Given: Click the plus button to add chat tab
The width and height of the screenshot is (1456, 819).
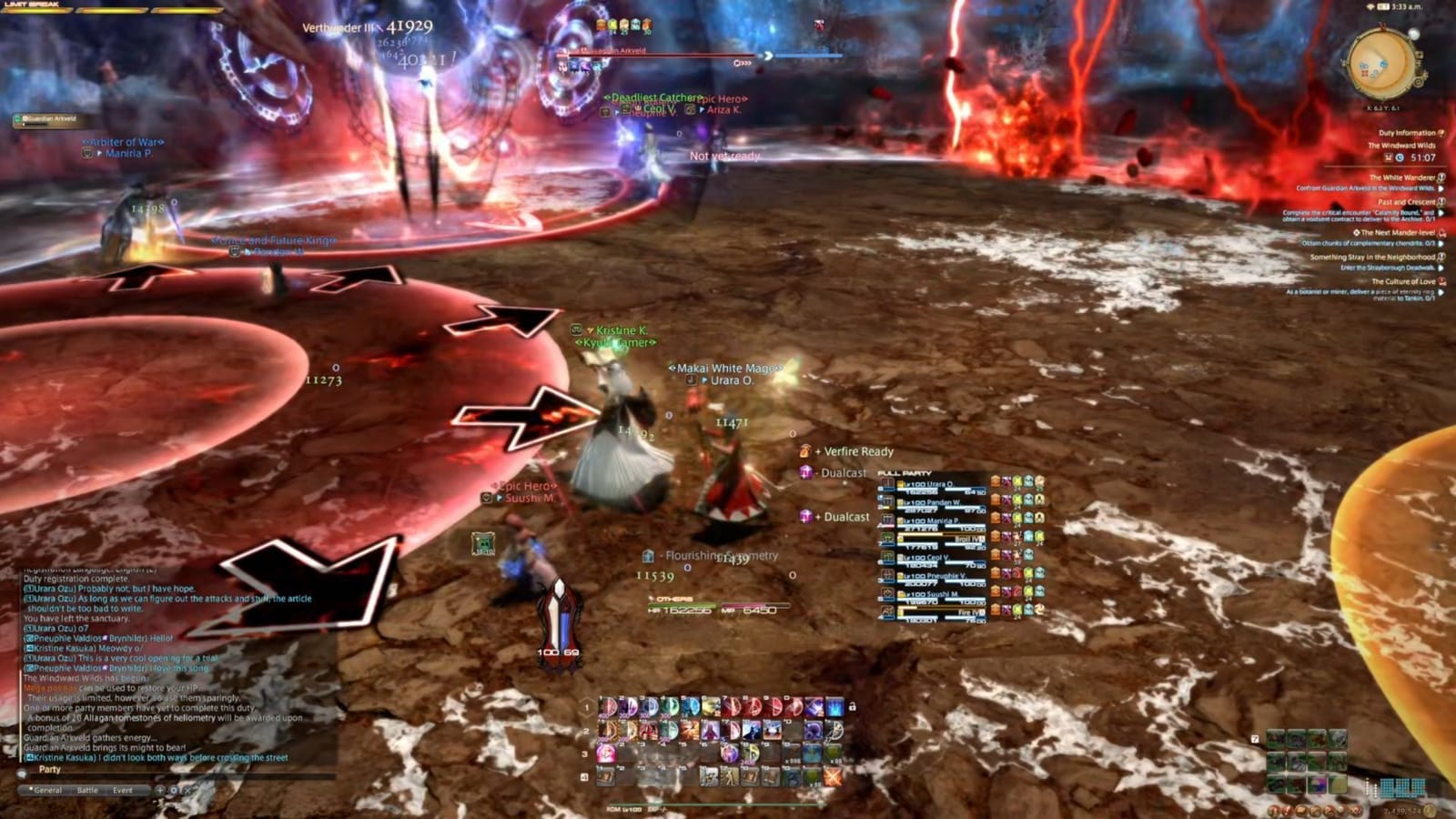Looking at the screenshot, I should [160, 789].
